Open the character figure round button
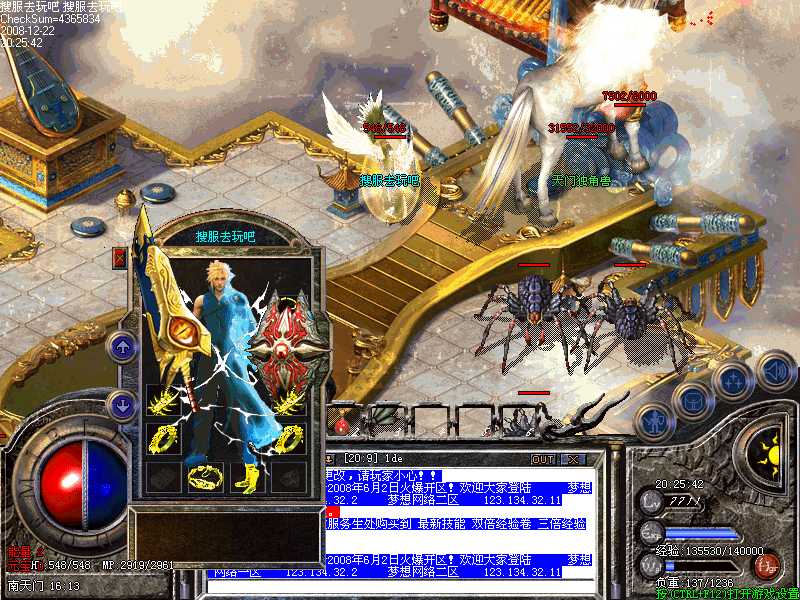 click(x=651, y=422)
